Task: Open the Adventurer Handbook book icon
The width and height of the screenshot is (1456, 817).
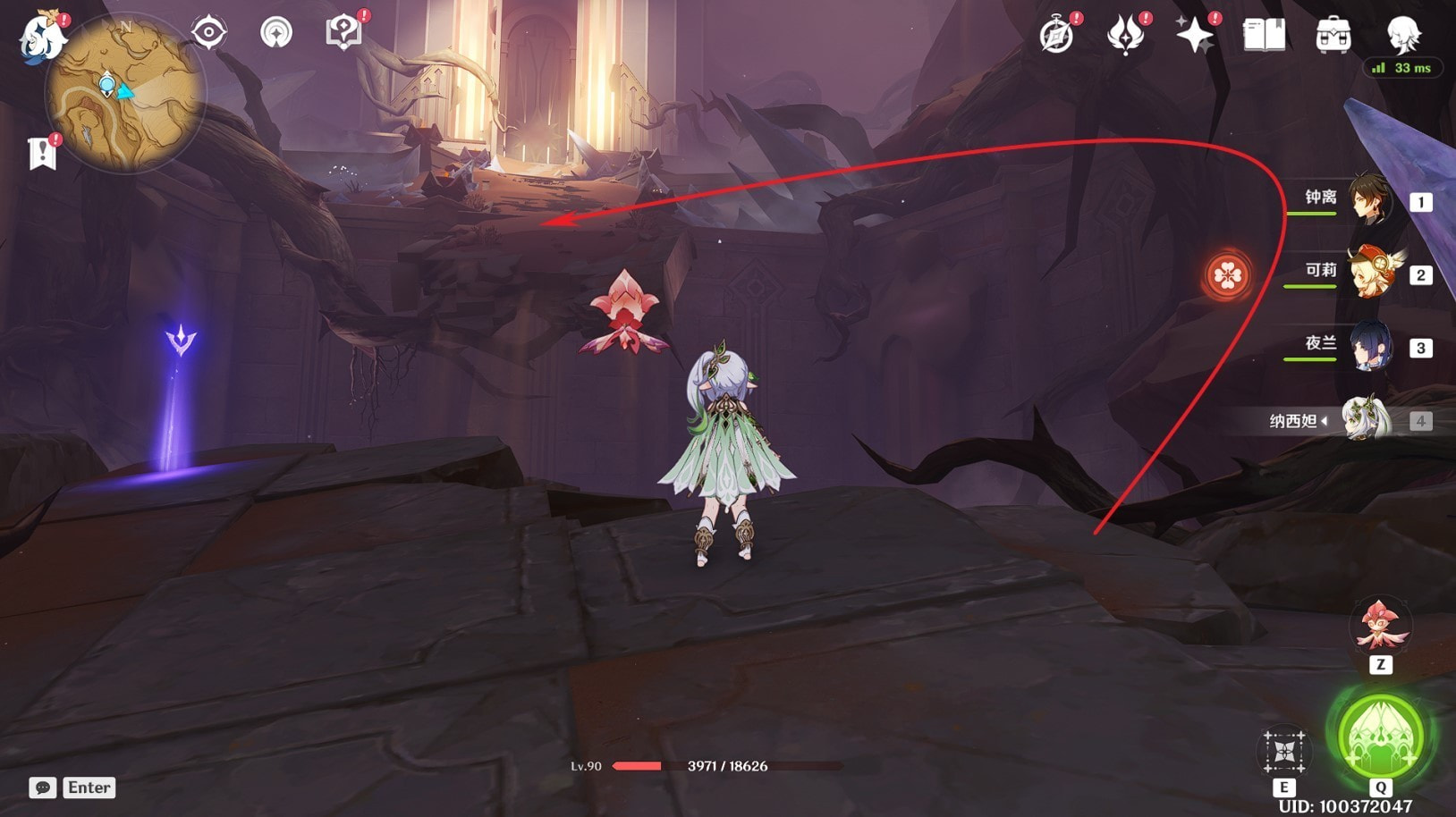Action: [1264, 36]
